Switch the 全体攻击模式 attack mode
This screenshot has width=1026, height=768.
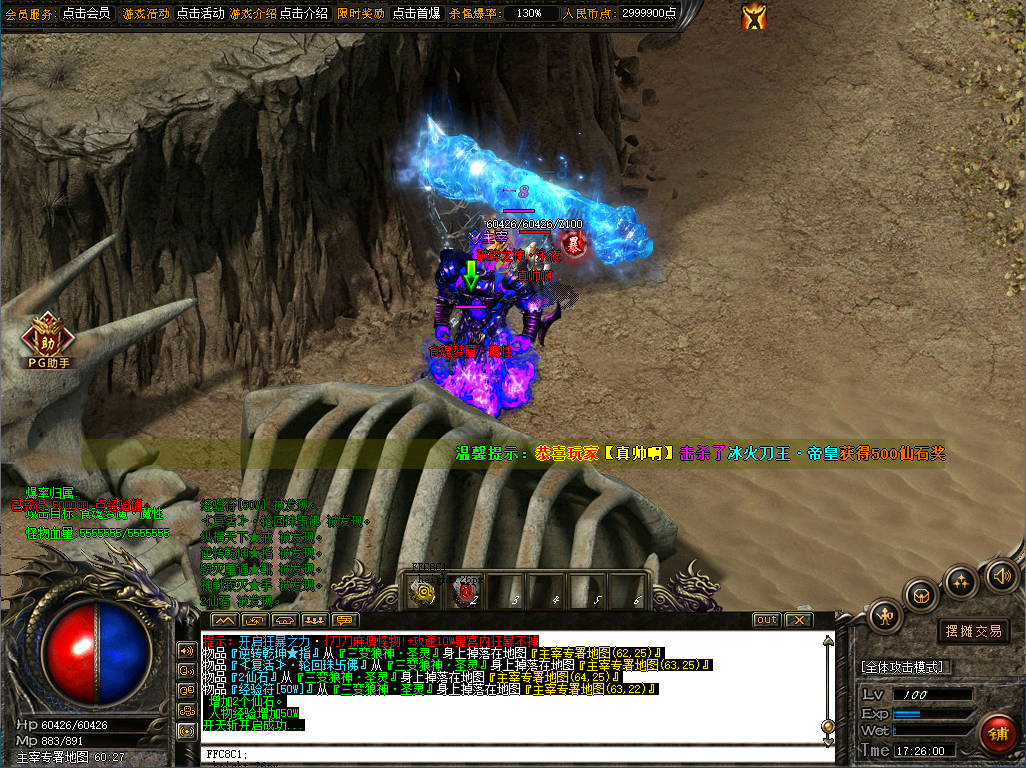coord(901,666)
